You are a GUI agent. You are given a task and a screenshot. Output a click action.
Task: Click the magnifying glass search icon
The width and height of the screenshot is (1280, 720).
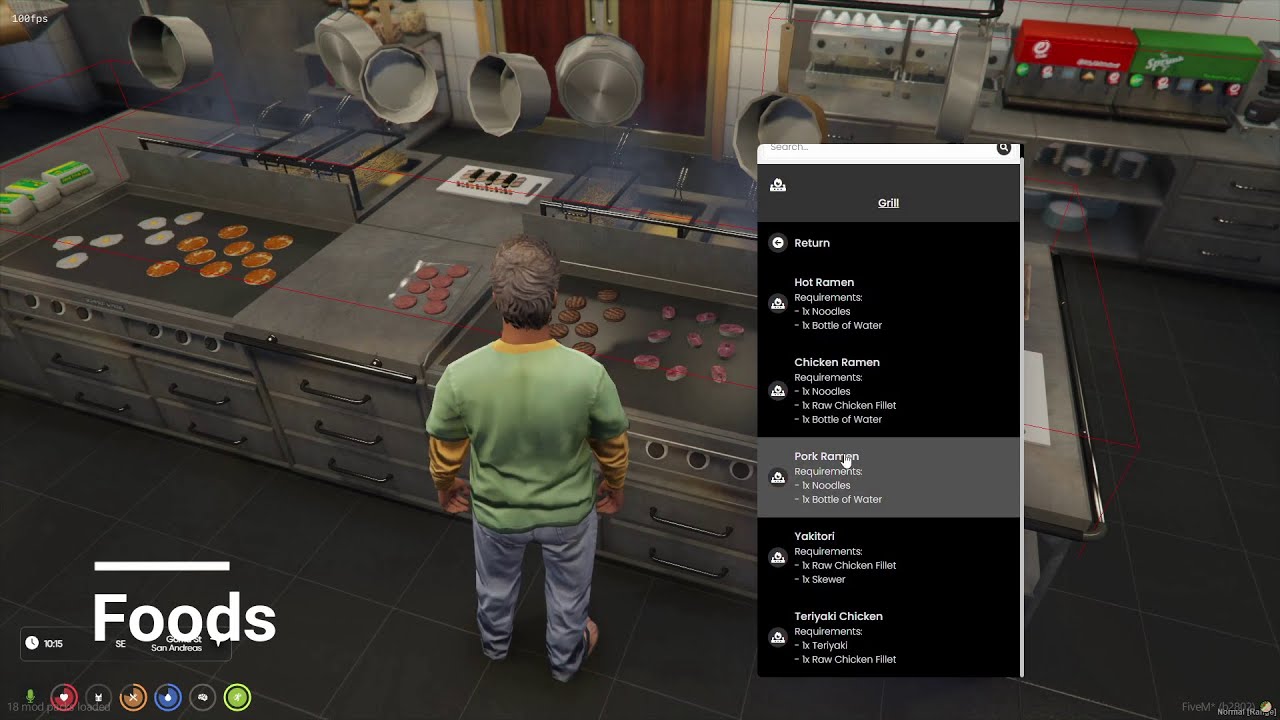click(1003, 148)
